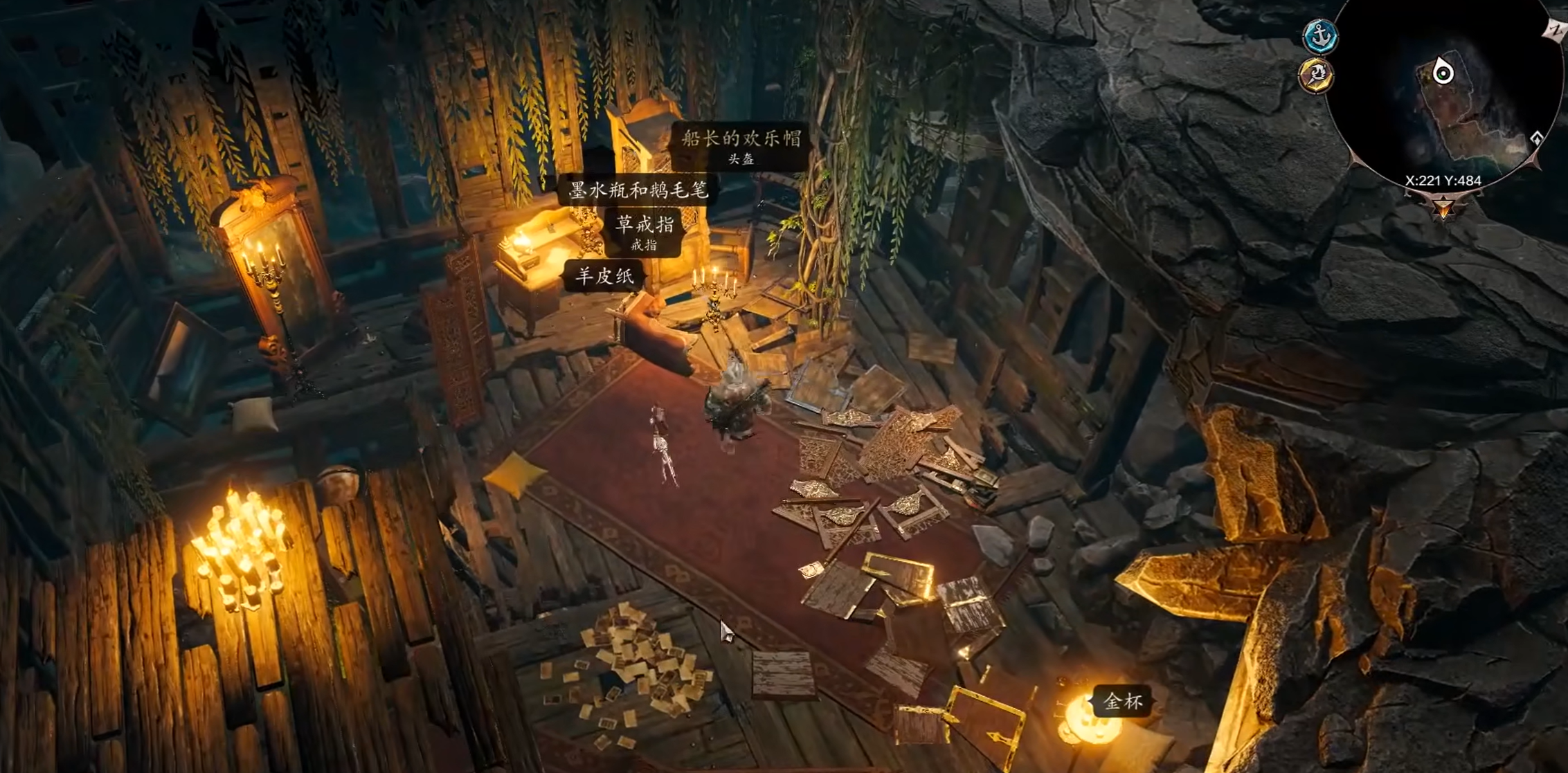Viewport: 1568px width, 773px height.
Task: Click the orange triangle below the minimap
Action: 1443,206
